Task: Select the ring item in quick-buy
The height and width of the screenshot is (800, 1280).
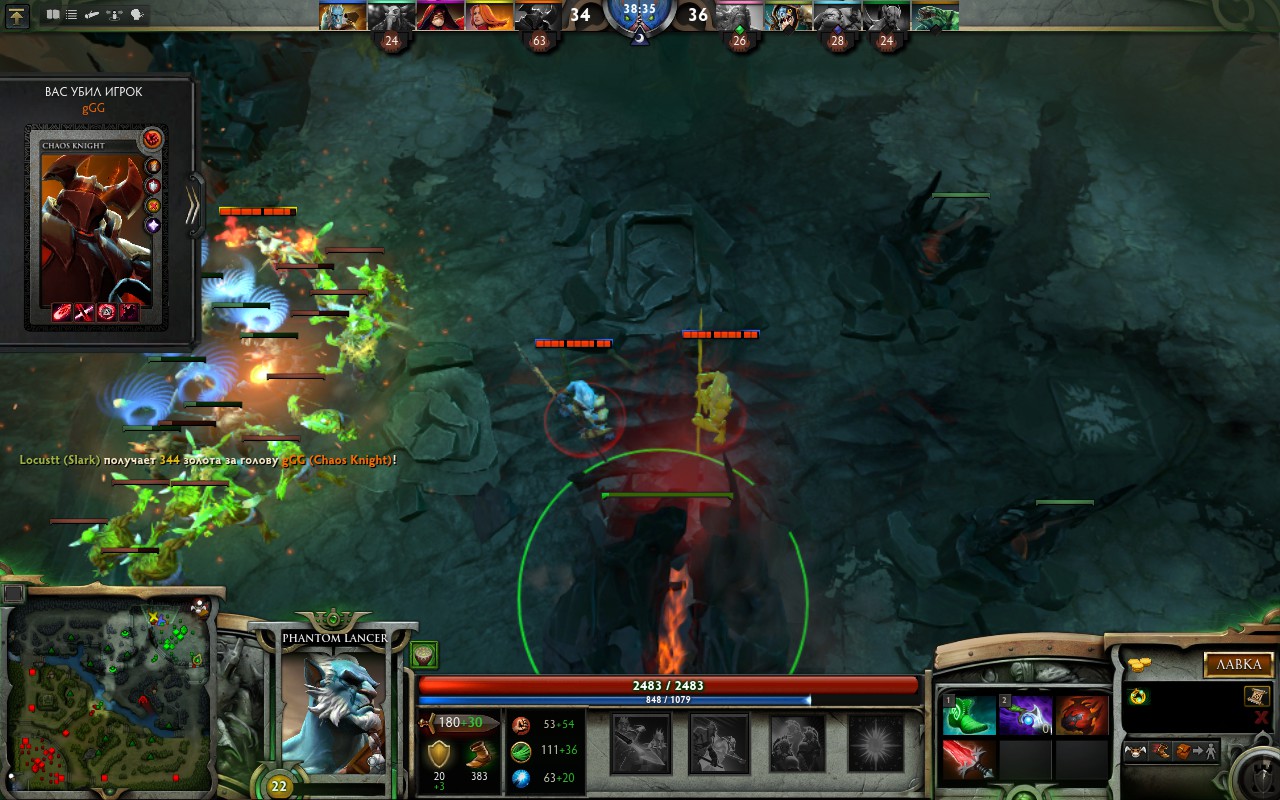Action: point(1136,697)
